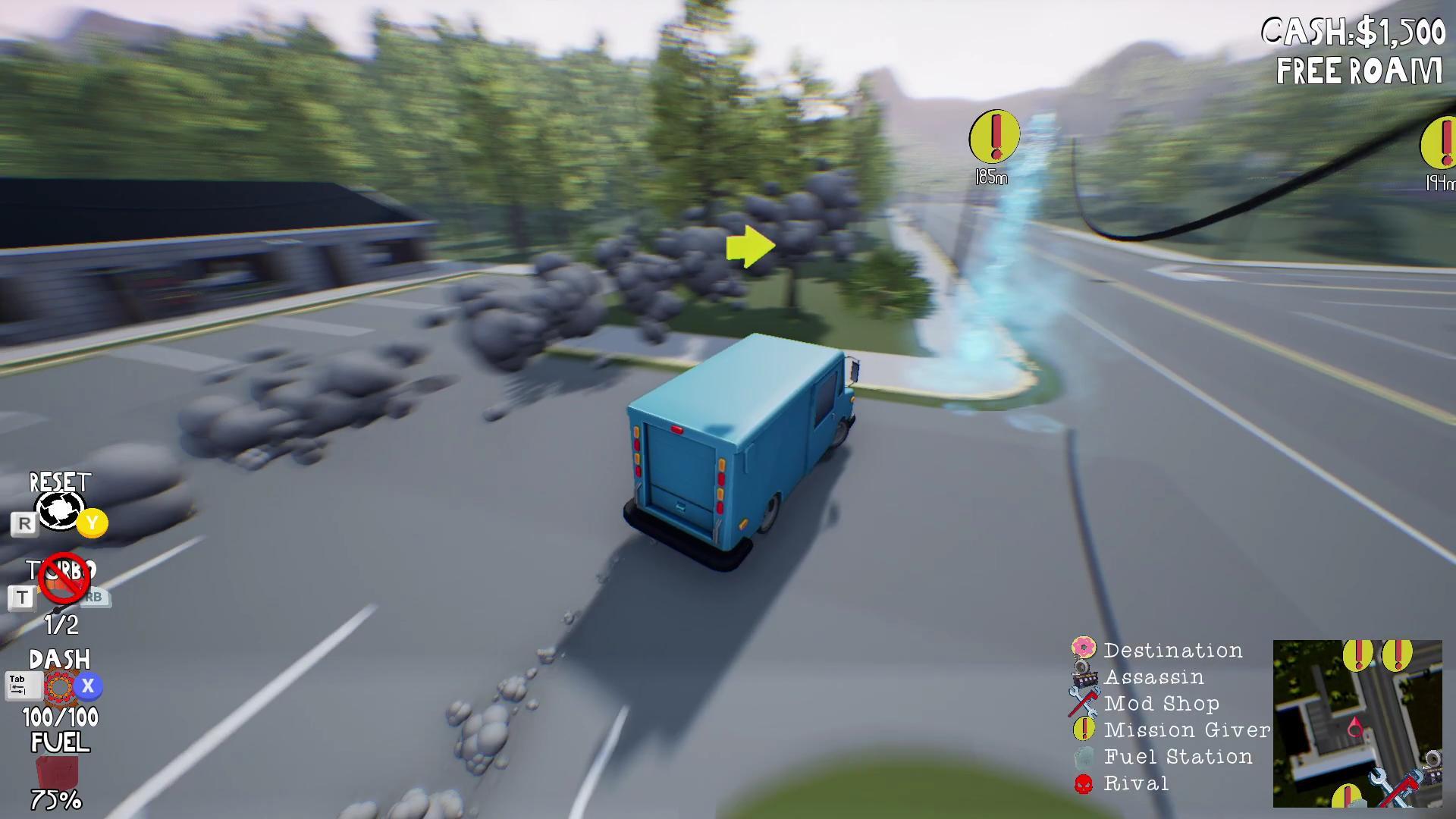Click the 75% fuel level indicator
1456x819 pixels.
click(x=55, y=799)
